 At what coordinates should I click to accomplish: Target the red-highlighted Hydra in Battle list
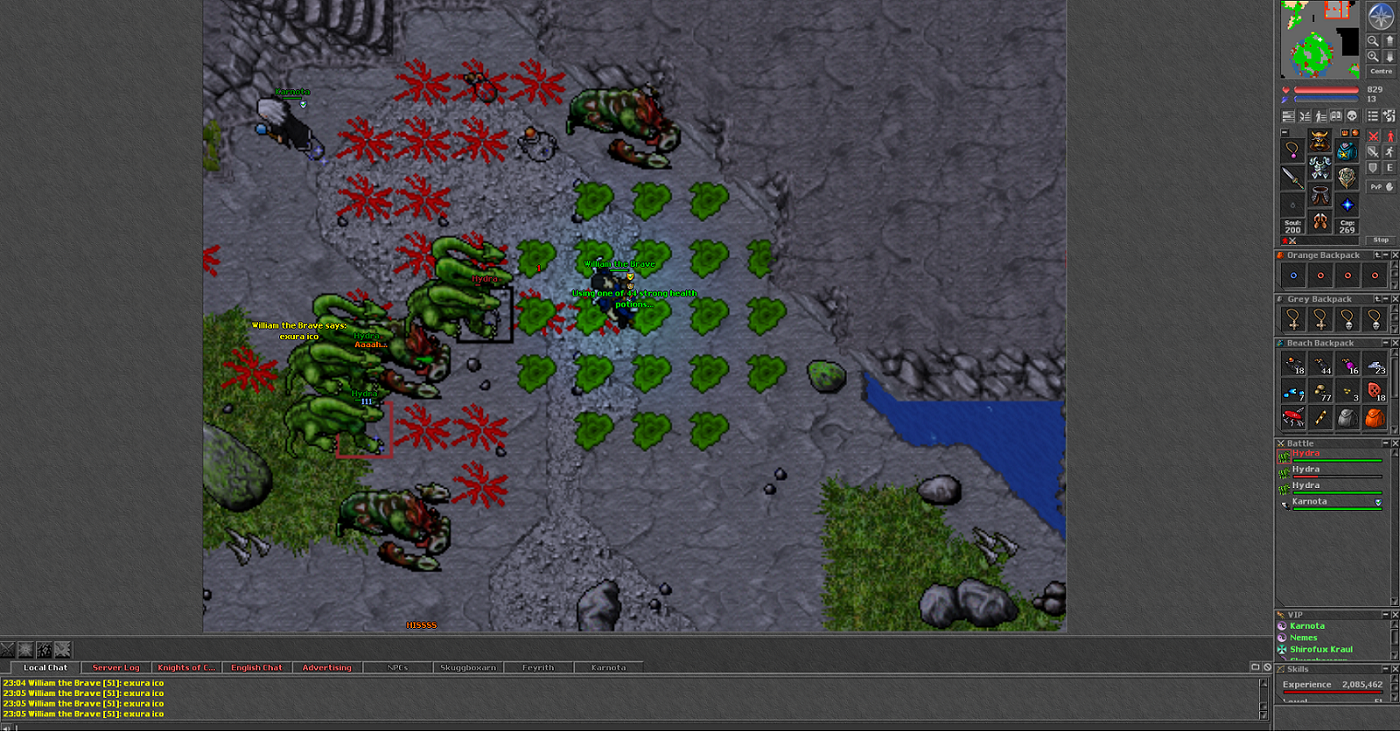click(1306, 454)
